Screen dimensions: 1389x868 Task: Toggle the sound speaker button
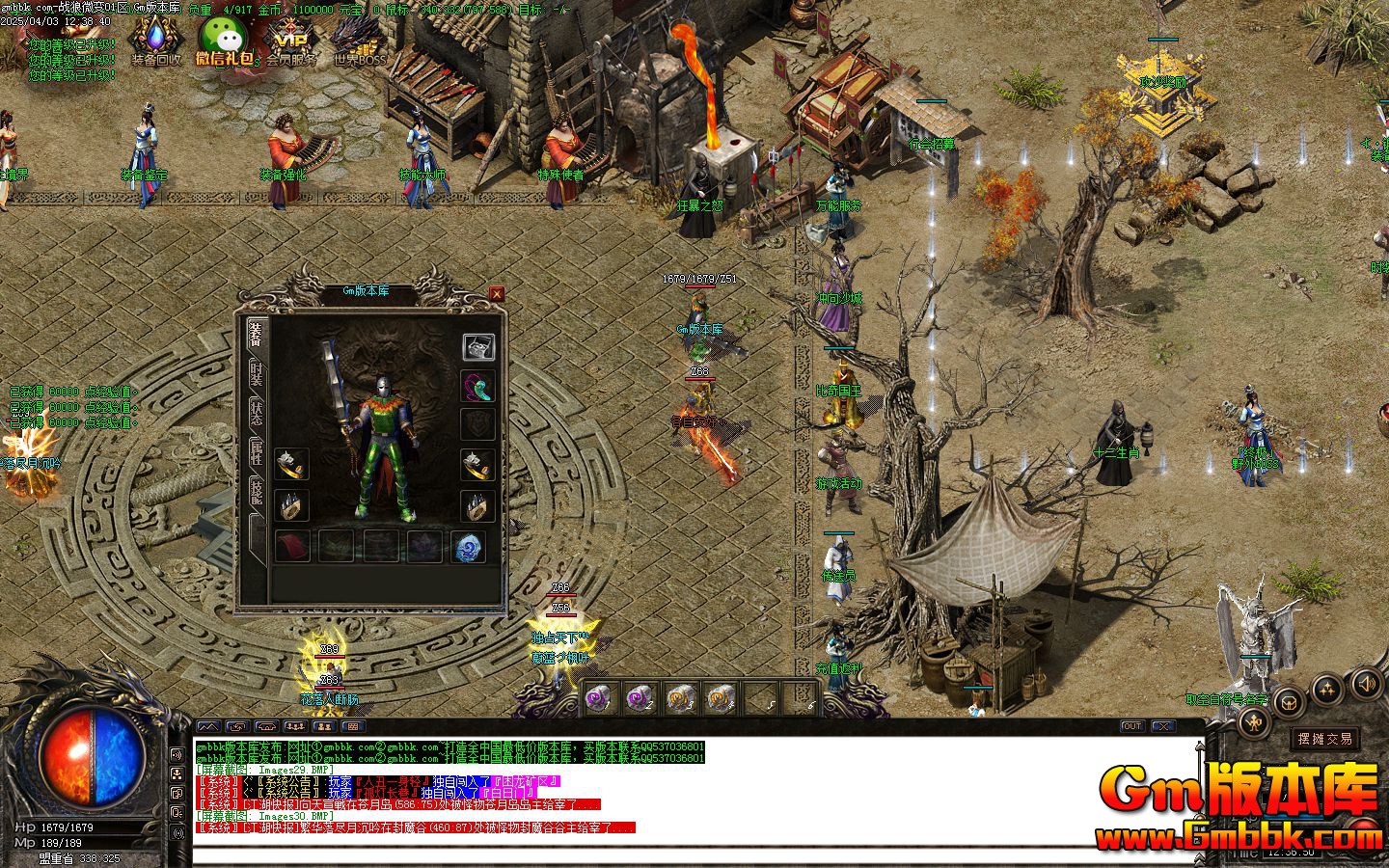pyautogui.click(x=1365, y=685)
